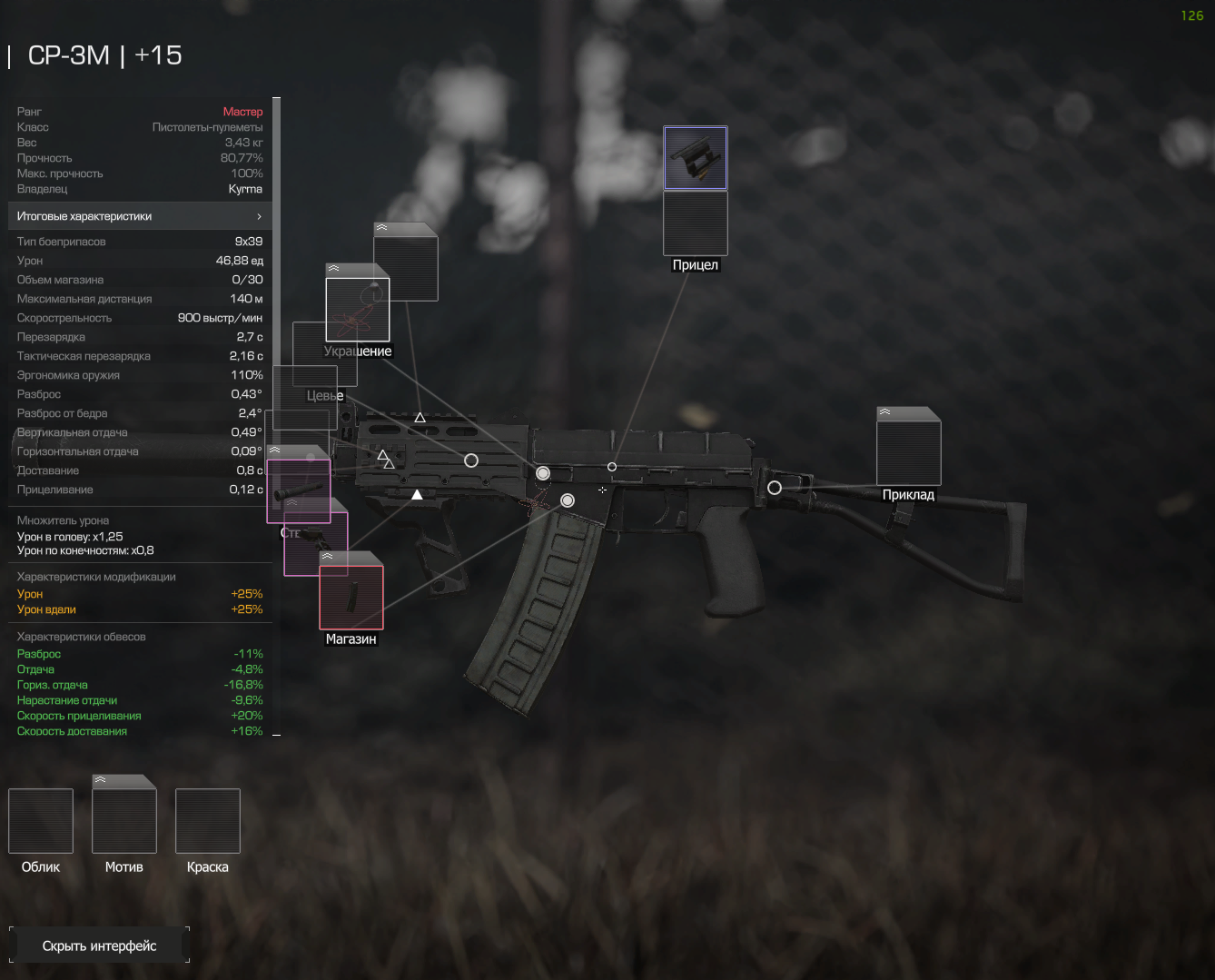The width and height of the screenshot is (1215, 980).
Task: Choose the suppressor barrel slot
Action: (x=298, y=490)
